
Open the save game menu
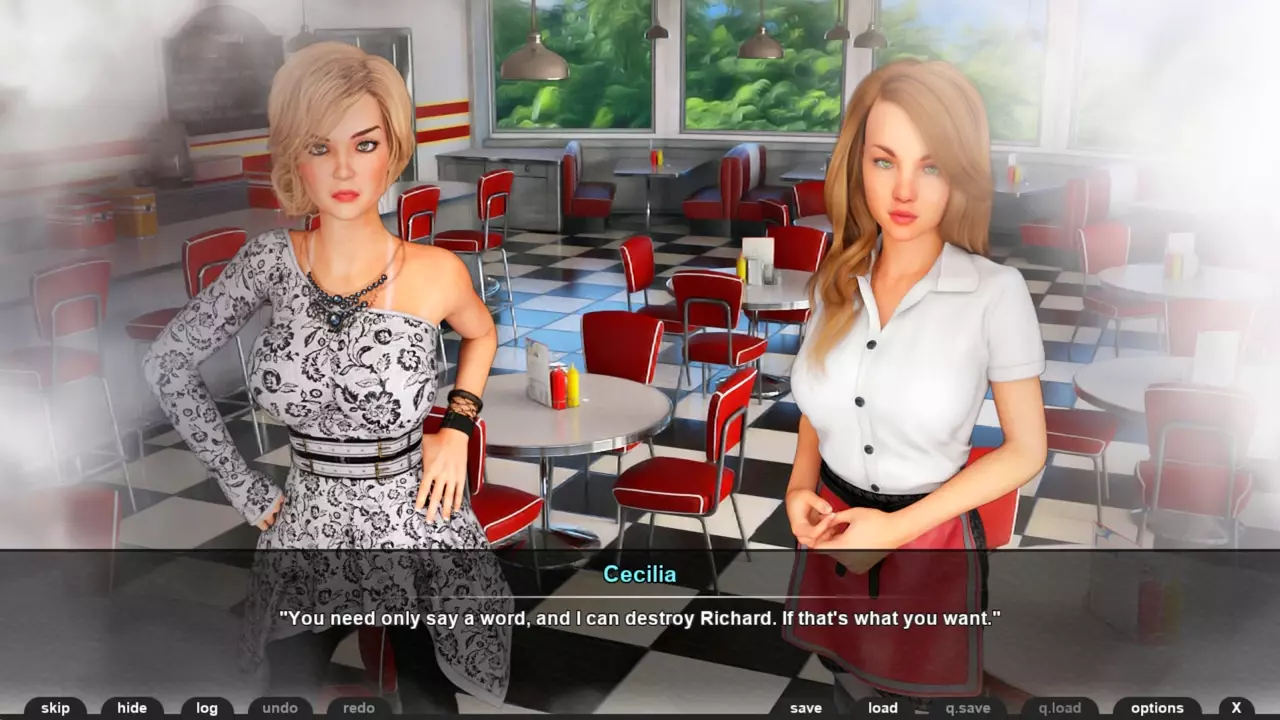pyautogui.click(x=805, y=708)
